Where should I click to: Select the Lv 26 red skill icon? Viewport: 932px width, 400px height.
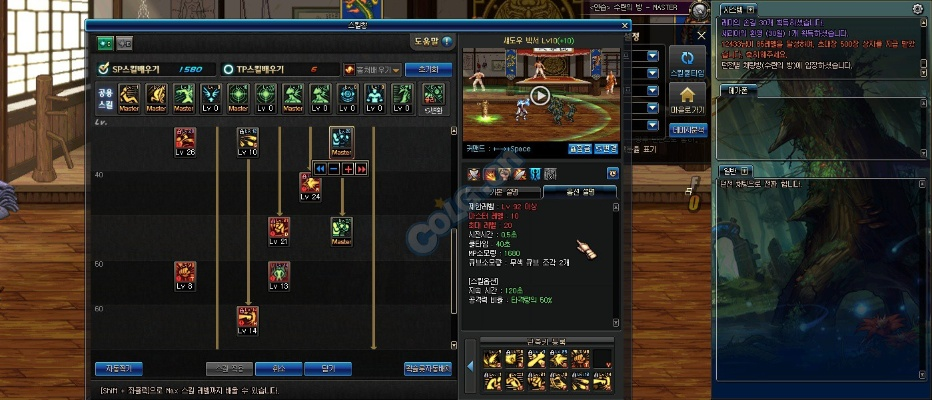pos(185,139)
